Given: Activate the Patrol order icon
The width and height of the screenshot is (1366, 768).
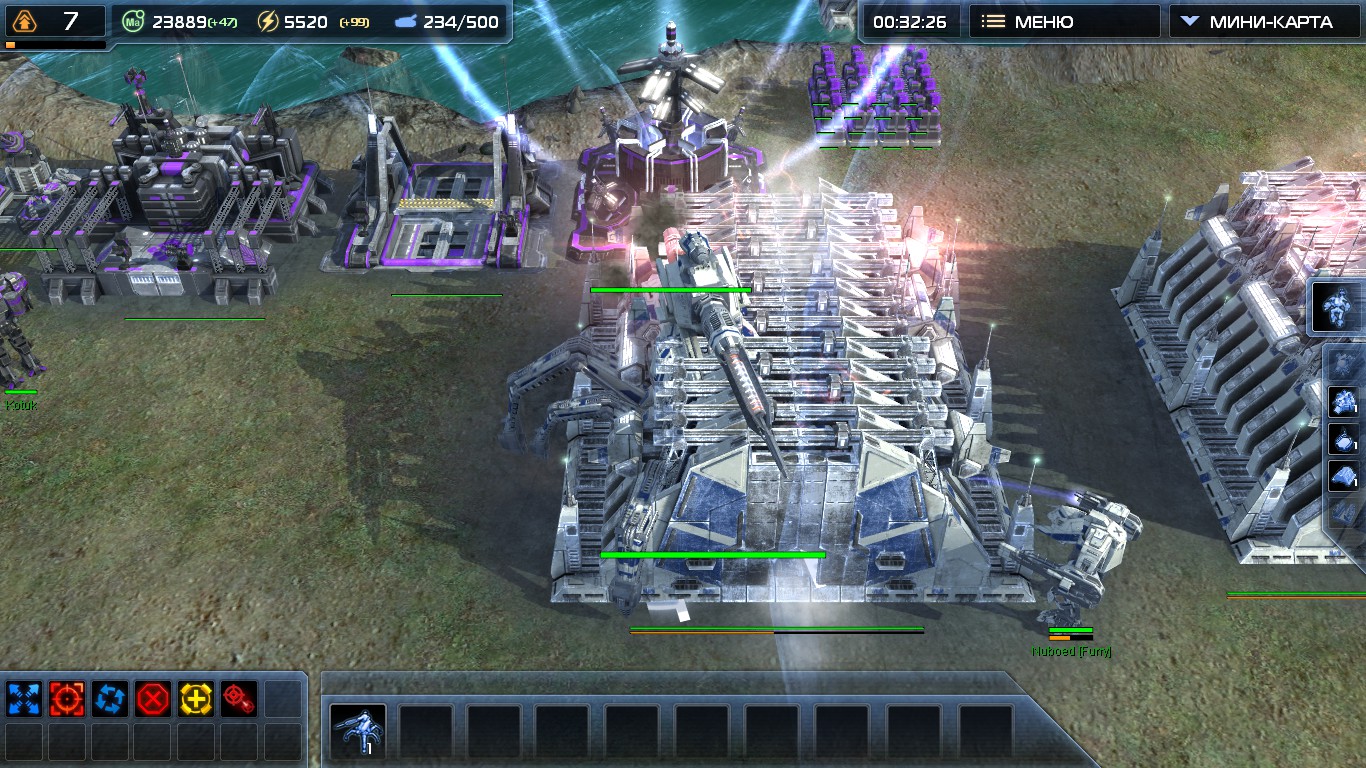Looking at the screenshot, I should pyautogui.click(x=111, y=698).
